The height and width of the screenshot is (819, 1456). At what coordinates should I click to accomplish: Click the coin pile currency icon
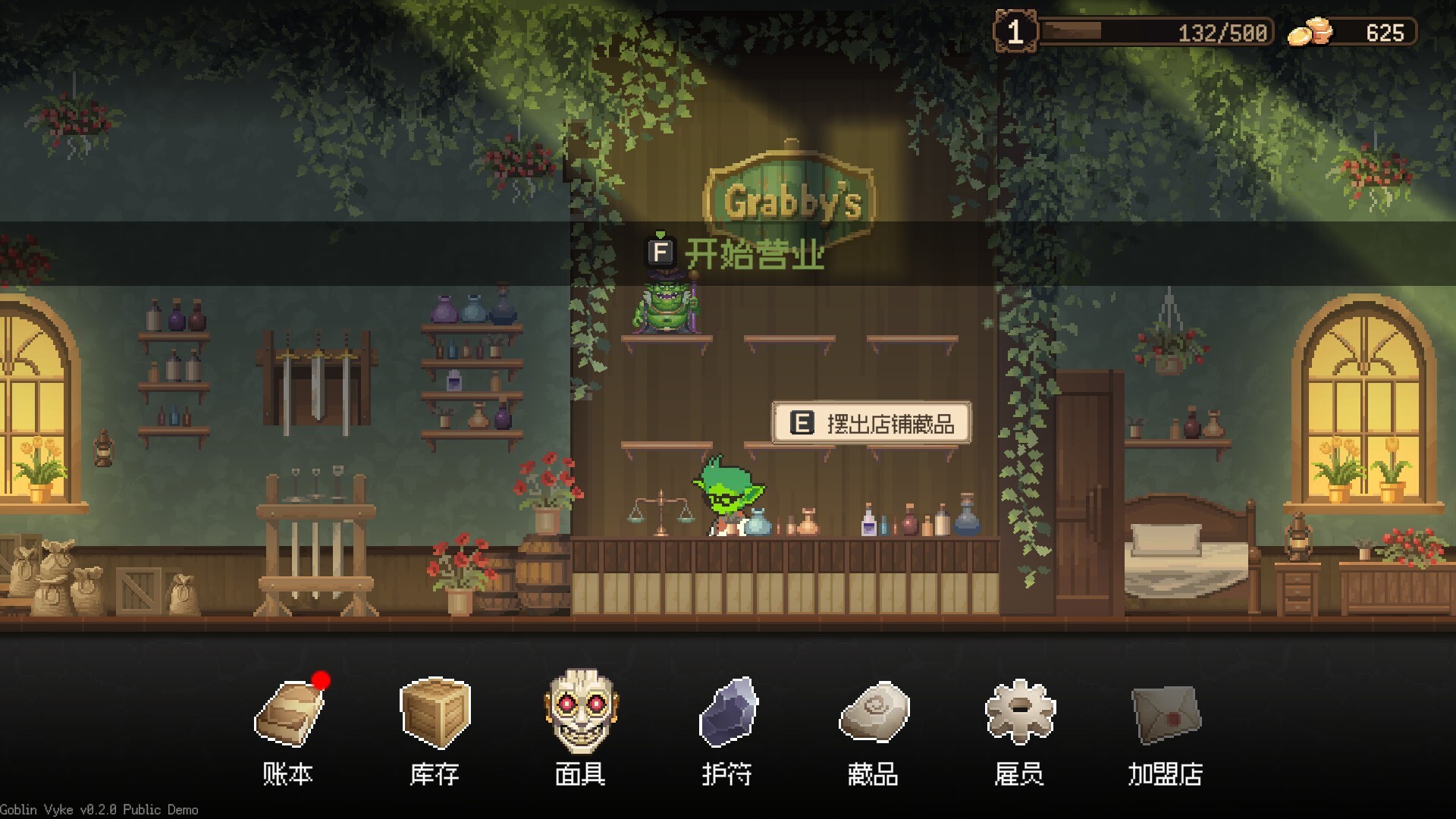point(1309,30)
